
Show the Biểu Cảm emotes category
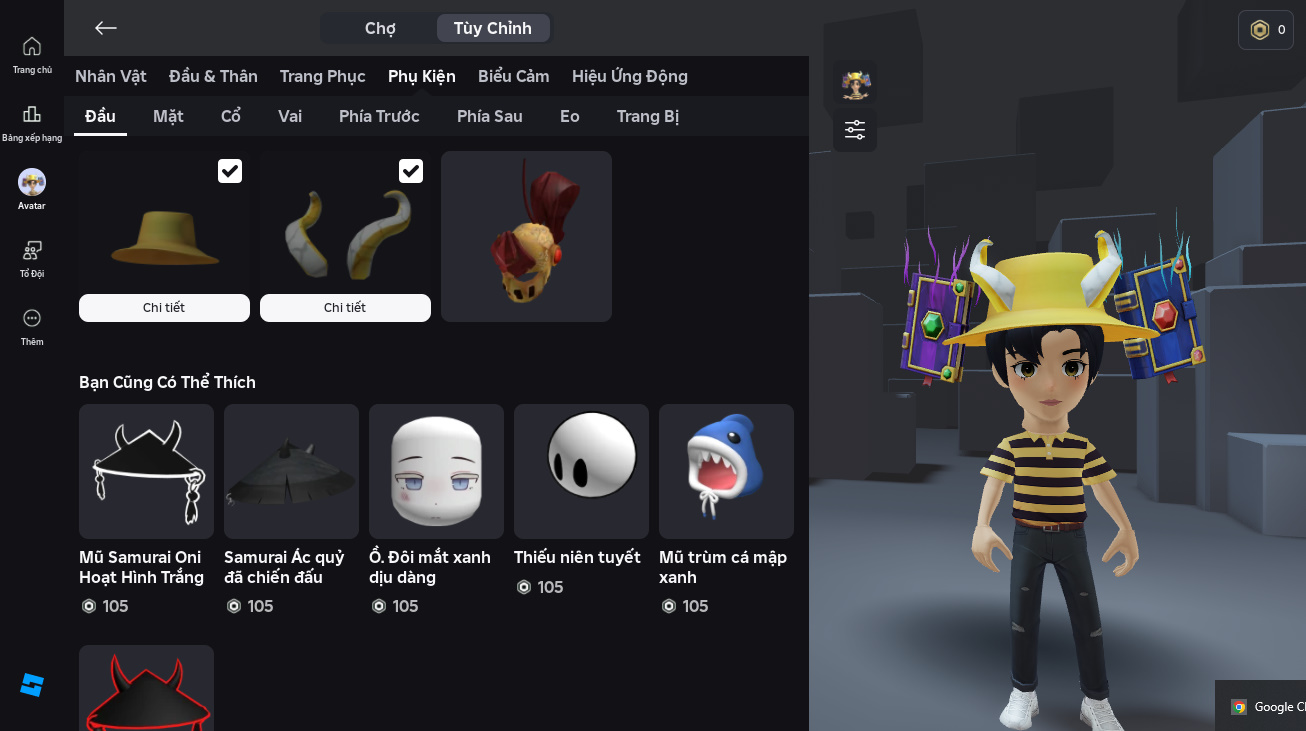(514, 76)
